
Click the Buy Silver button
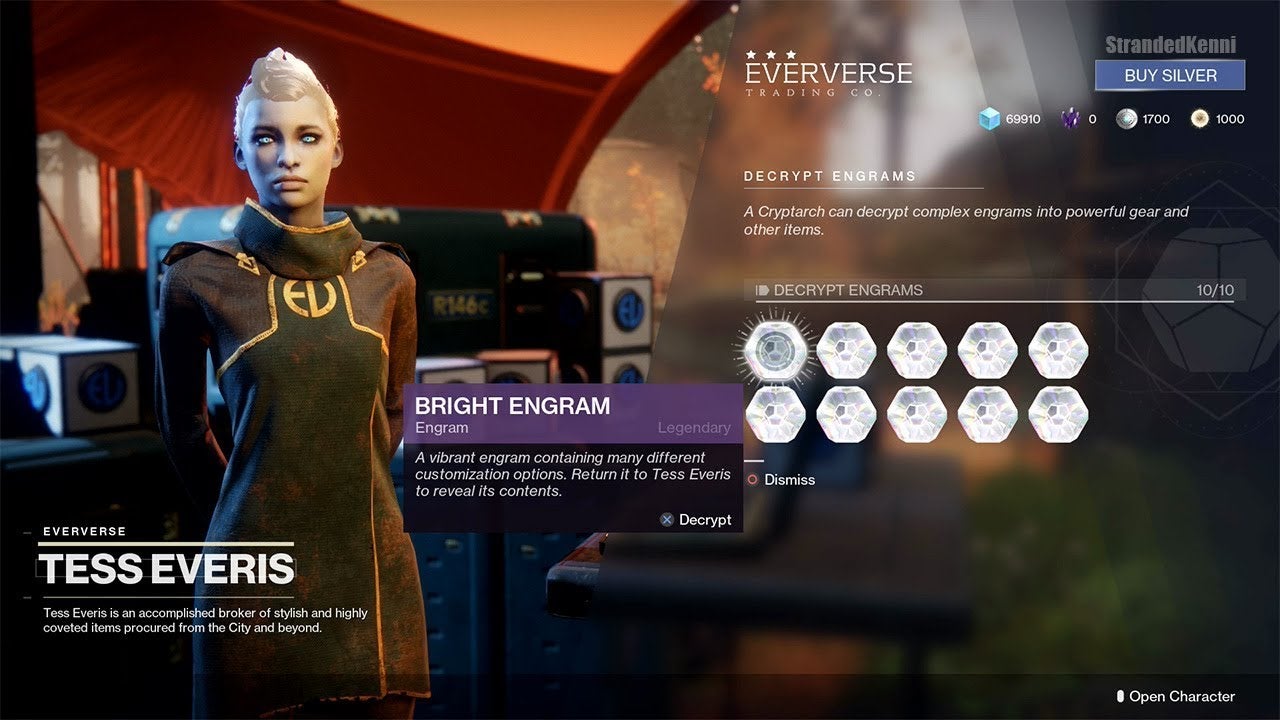pyautogui.click(x=1170, y=75)
